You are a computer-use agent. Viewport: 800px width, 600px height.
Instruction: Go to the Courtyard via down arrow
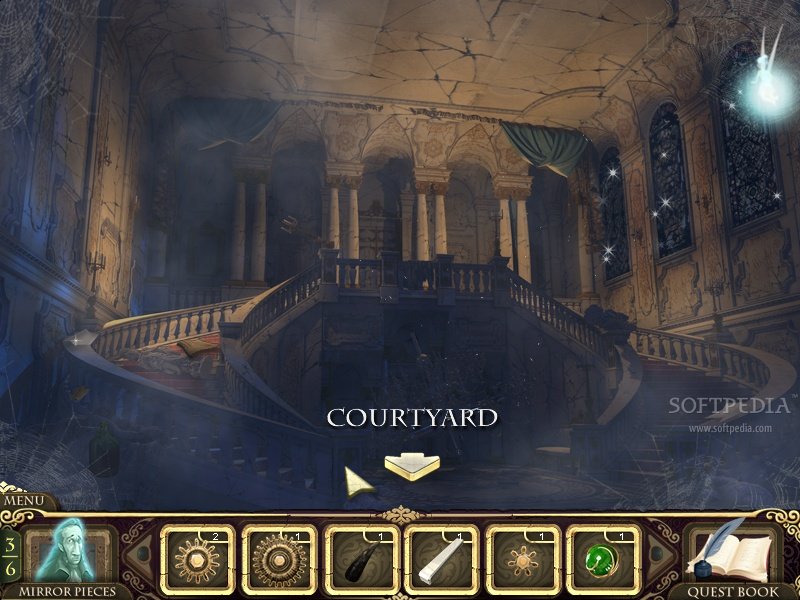pyautogui.click(x=411, y=465)
